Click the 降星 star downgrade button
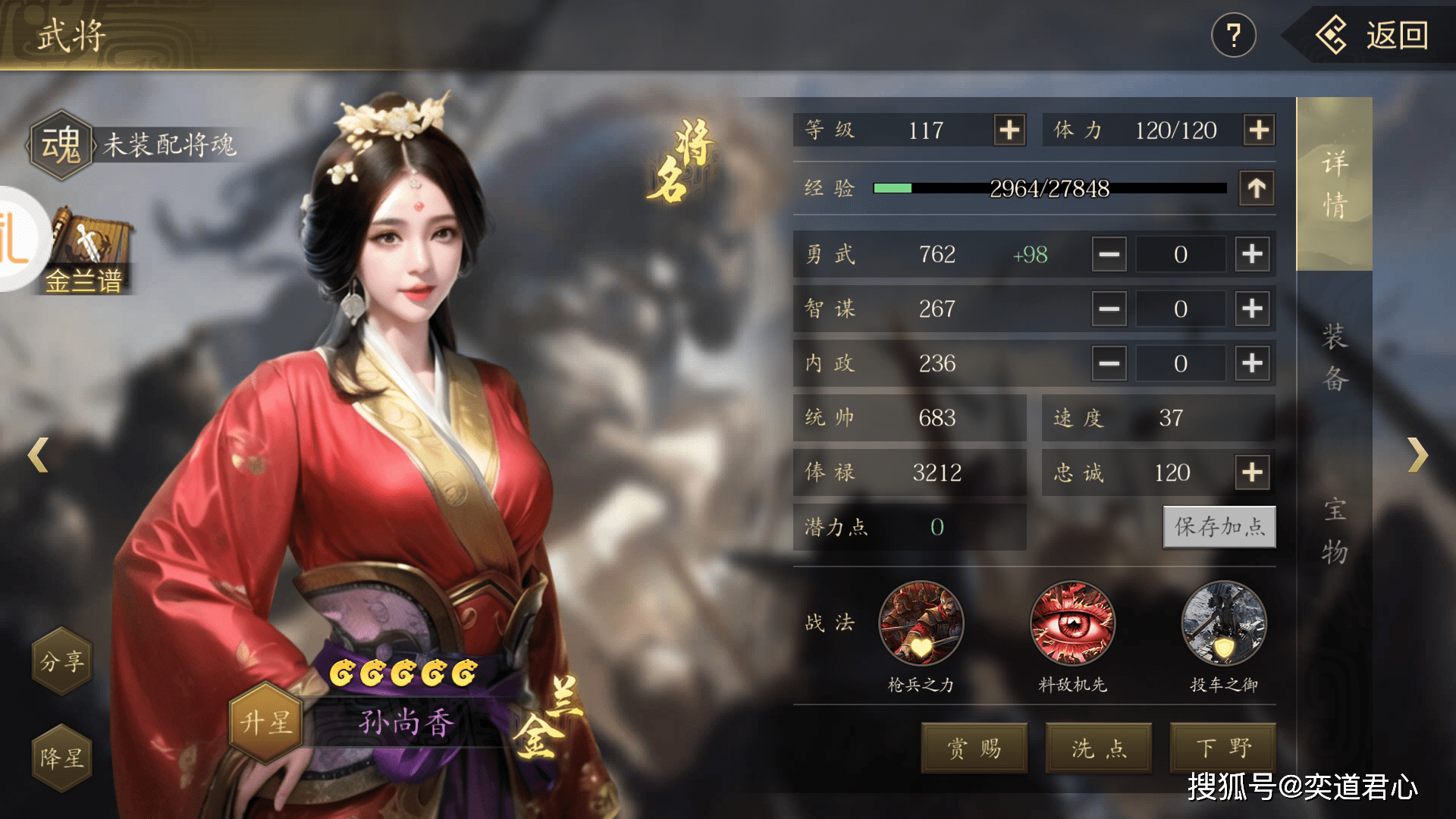This screenshot has height=819, width=1456. (x=62, y=758)
